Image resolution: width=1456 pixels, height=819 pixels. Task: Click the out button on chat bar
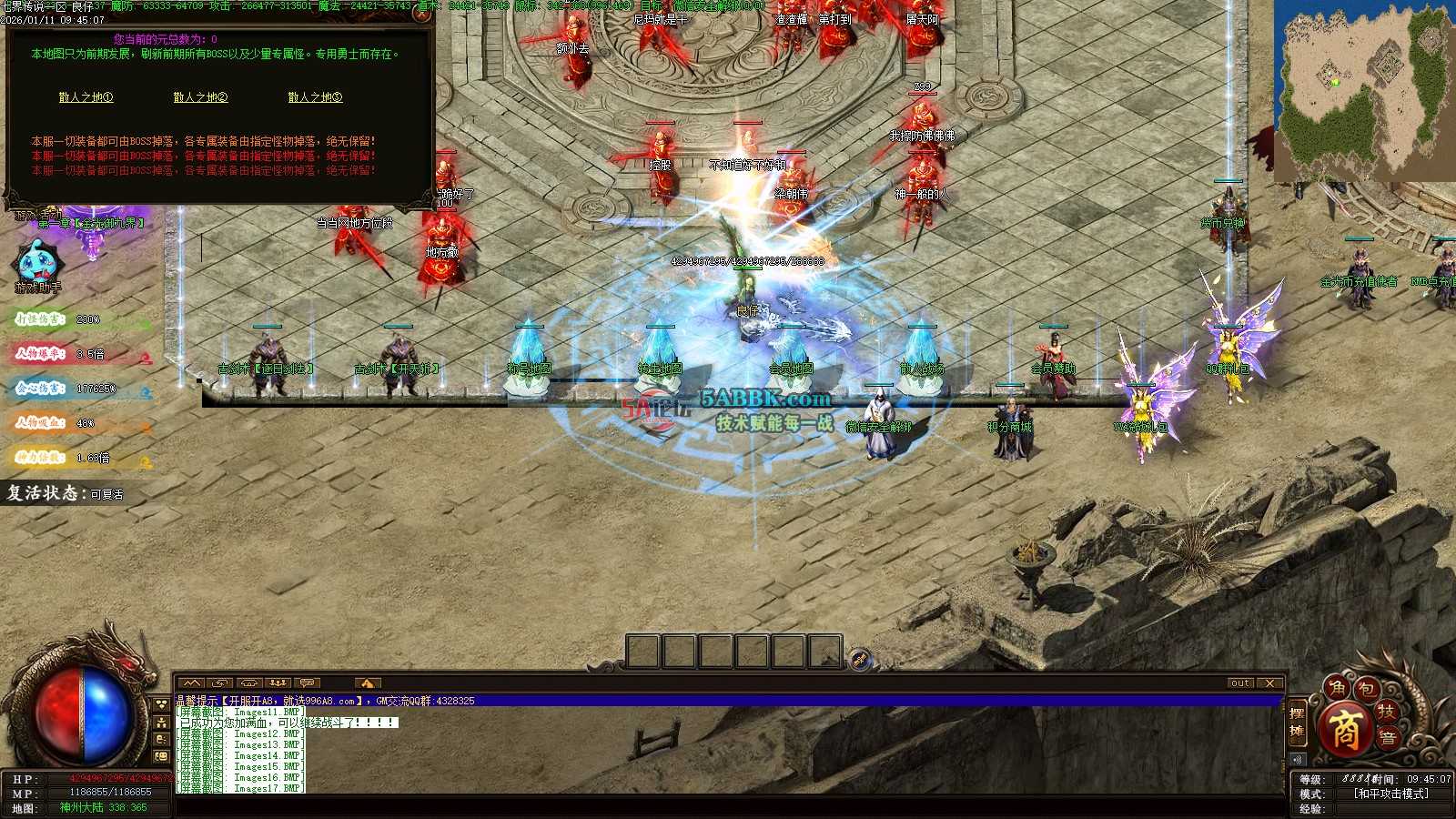click(1239, 683)
